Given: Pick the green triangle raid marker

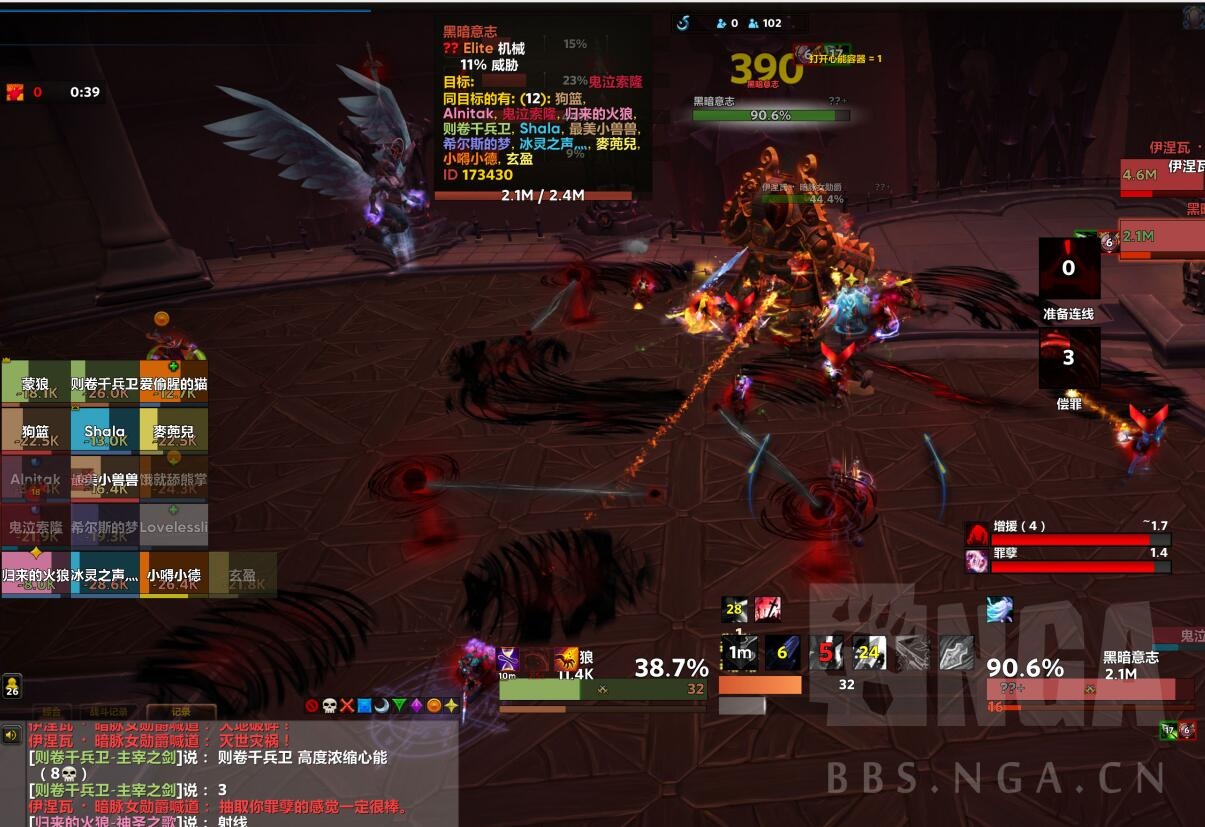Looking at the screenshot, I should [x=399, y=705].
